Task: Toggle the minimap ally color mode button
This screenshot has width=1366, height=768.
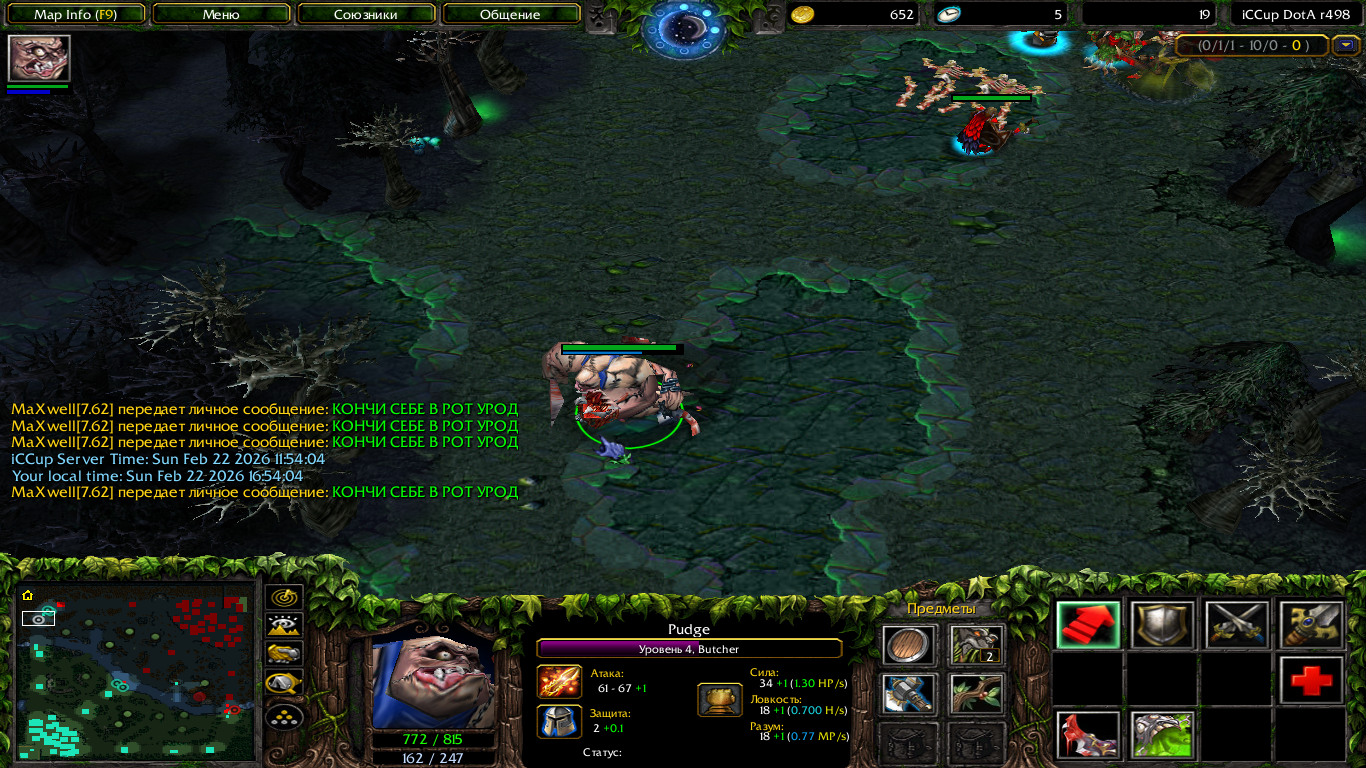Action: click(x=285, y=655)
